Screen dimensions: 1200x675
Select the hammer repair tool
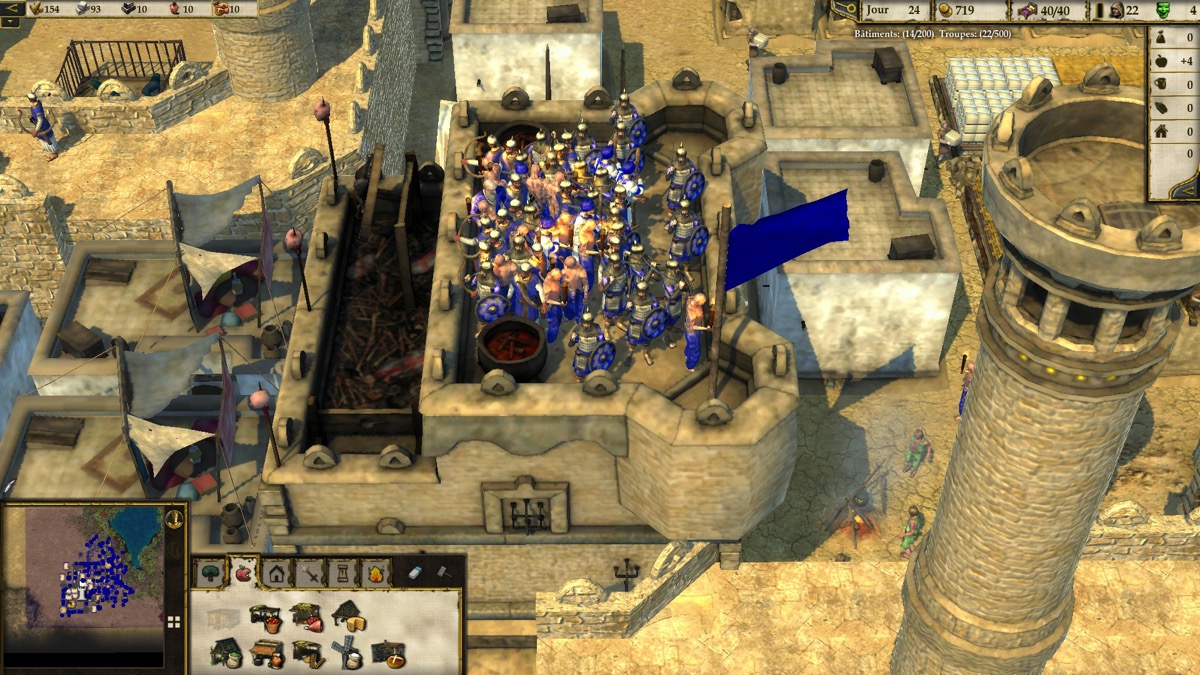pos(443,573)
